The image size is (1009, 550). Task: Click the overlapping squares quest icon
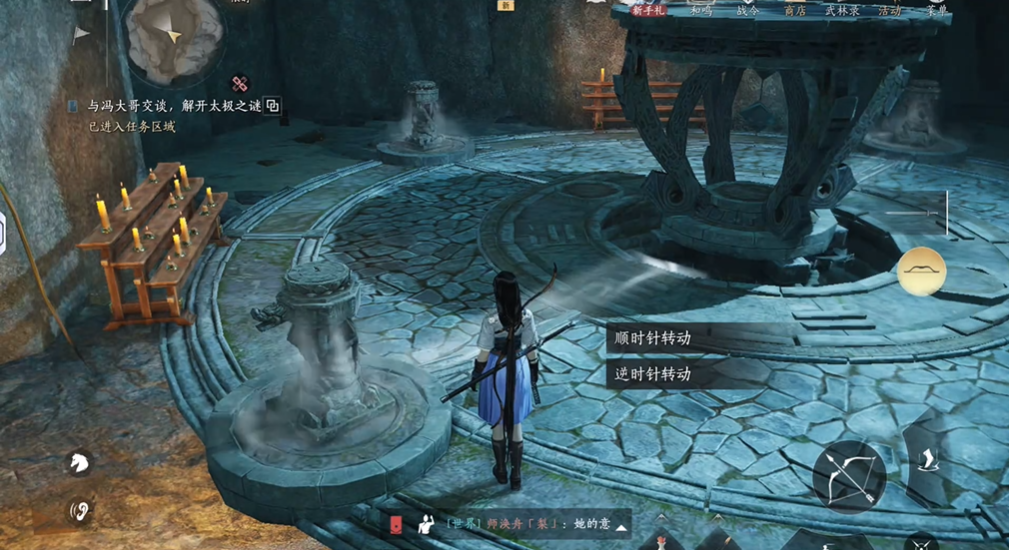[272, 105]
